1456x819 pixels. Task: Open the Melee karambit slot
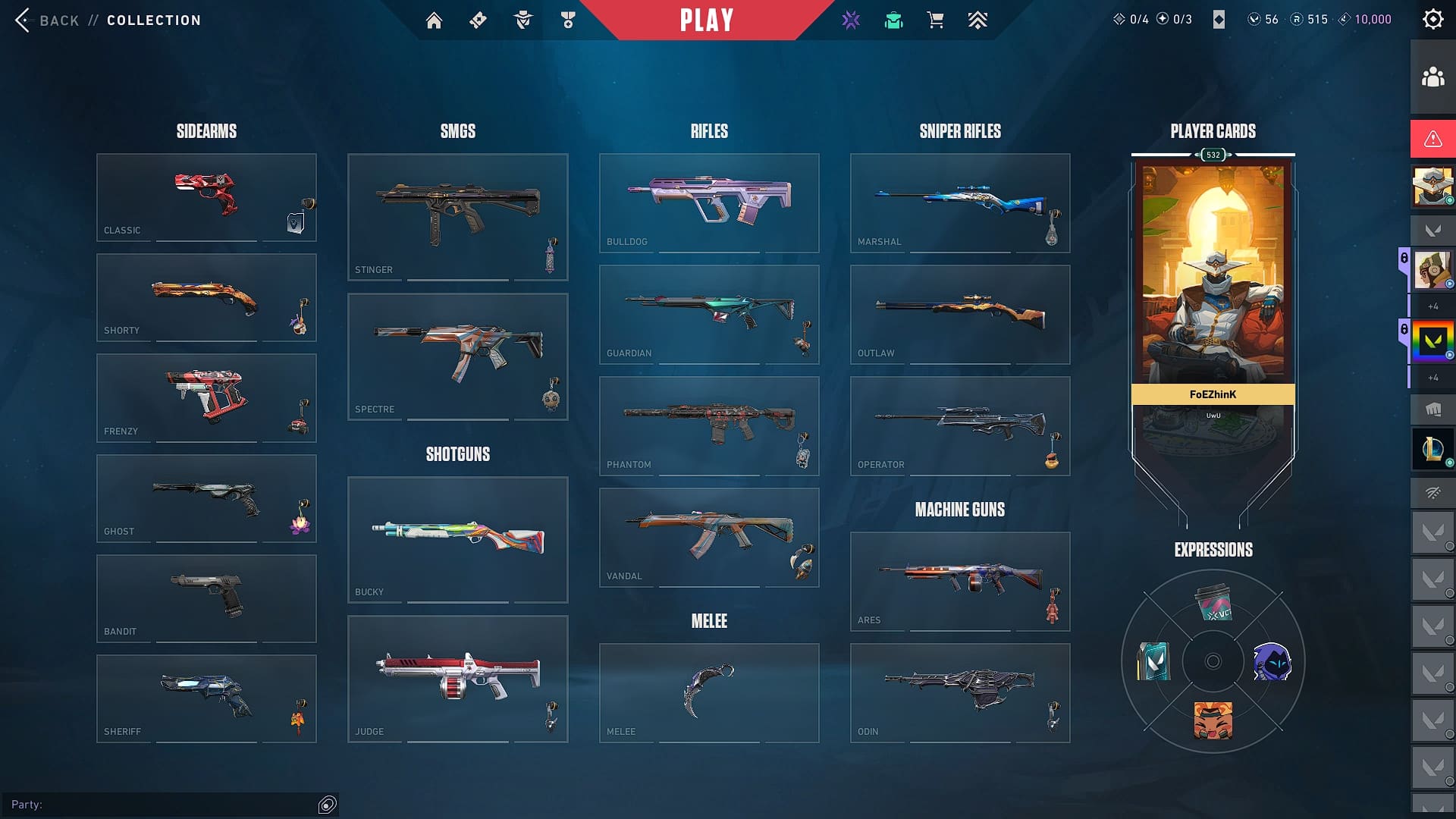[x=708, y=692]
